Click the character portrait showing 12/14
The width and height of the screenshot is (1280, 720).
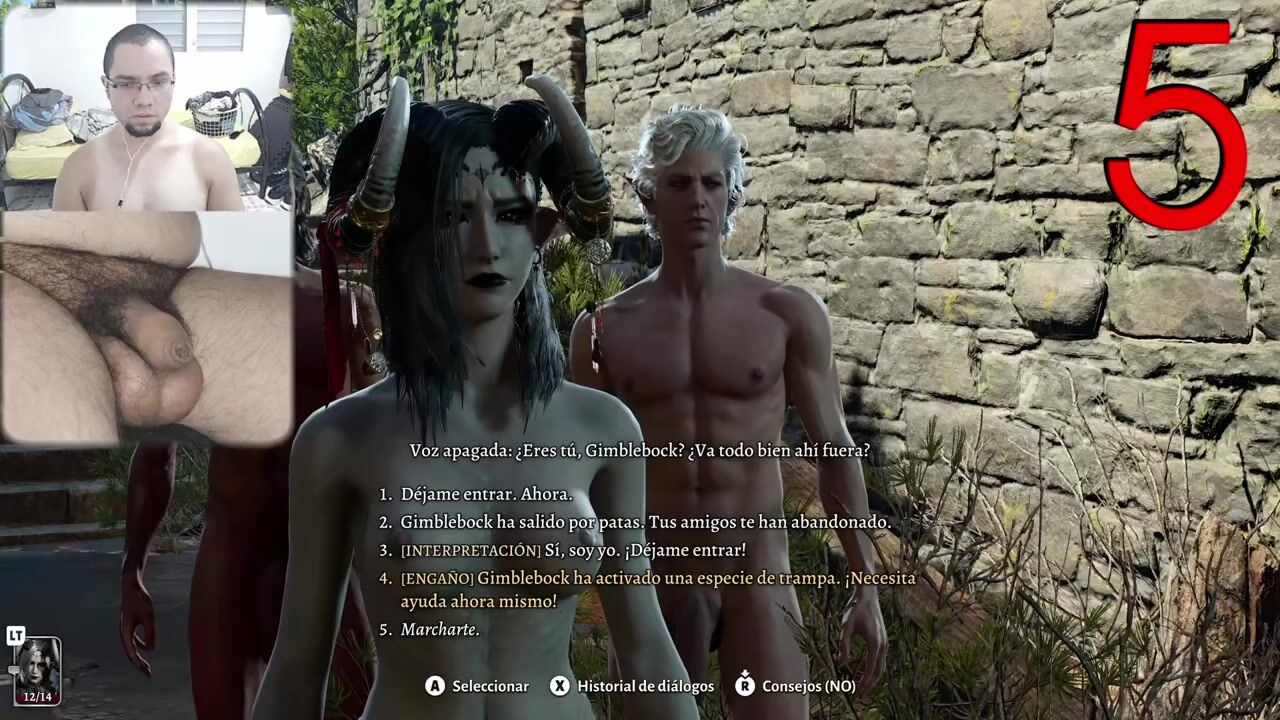point(37,670)
